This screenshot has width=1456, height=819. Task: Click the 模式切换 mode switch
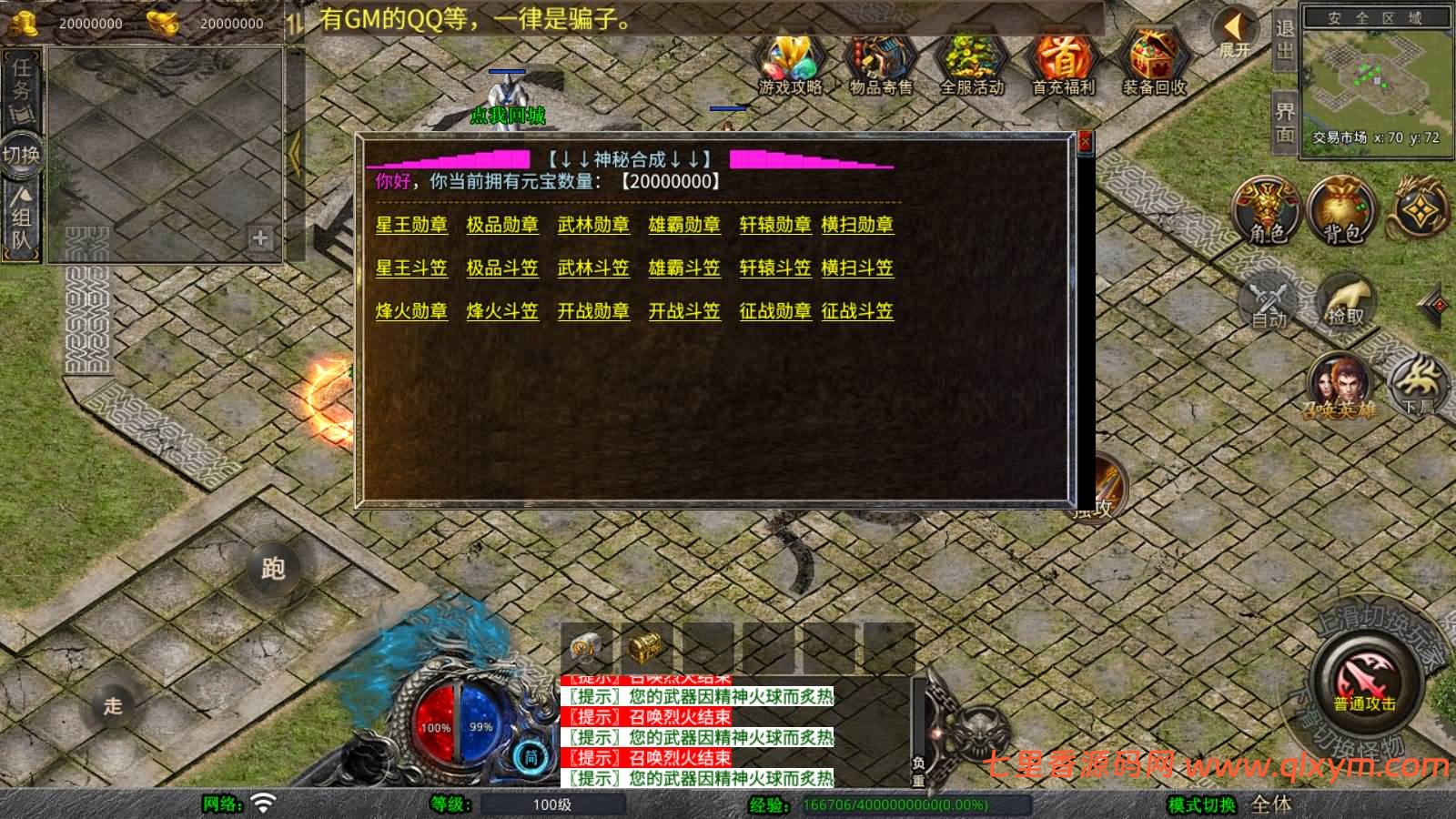[x=1201, y=804]
